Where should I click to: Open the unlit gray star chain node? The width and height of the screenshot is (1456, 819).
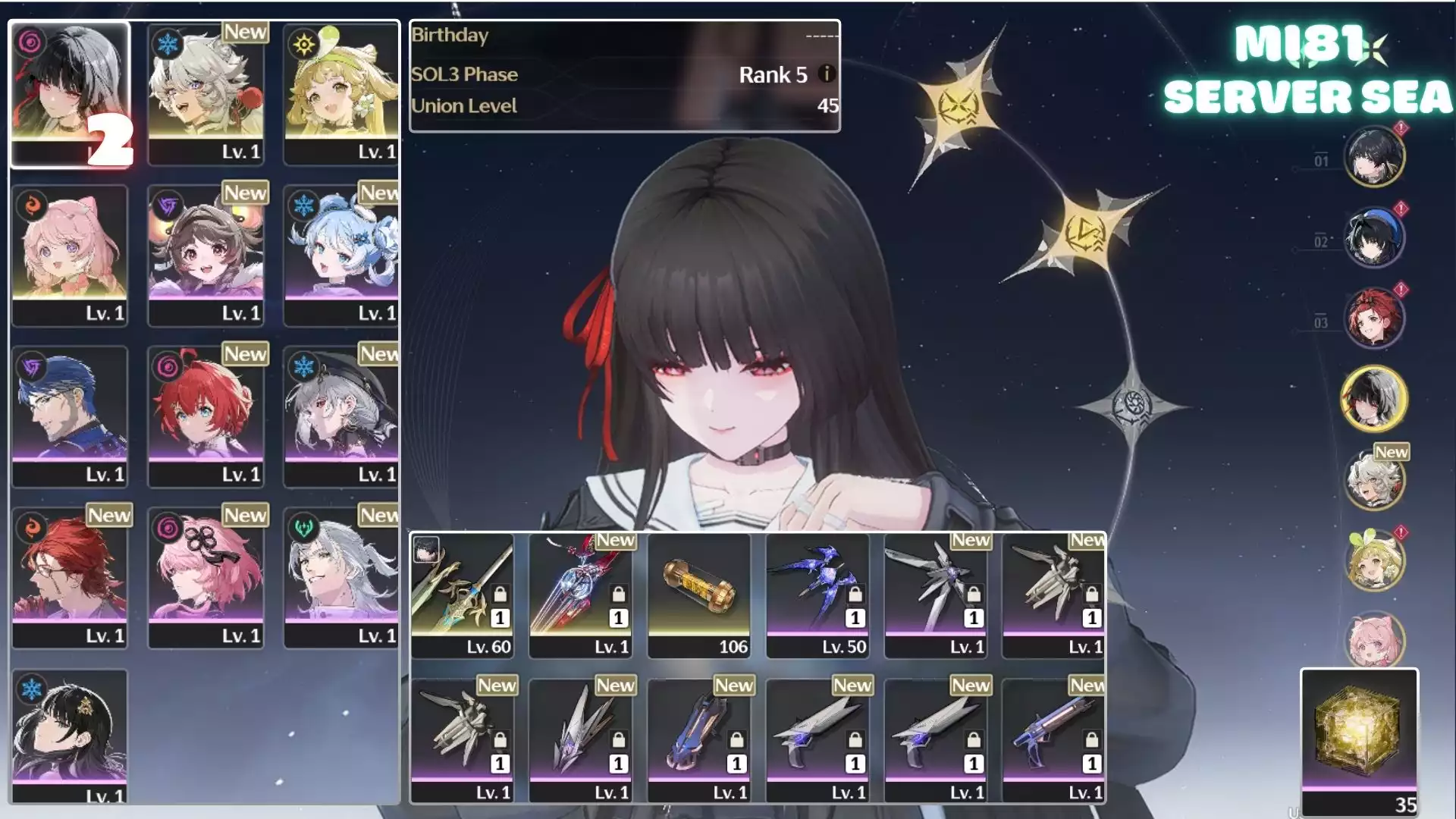[1132, 407]
